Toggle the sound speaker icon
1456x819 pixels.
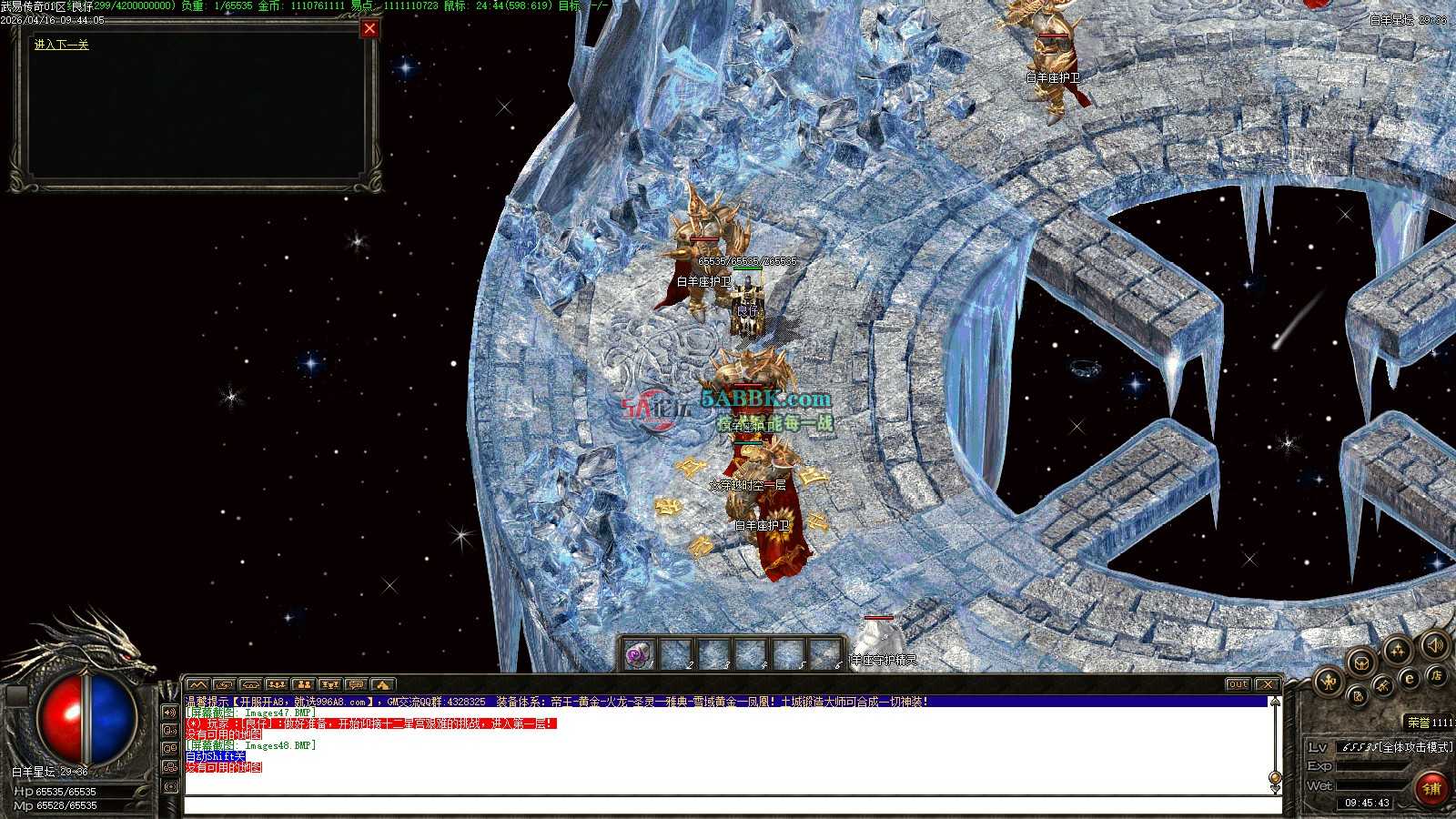click(1434, 644)
